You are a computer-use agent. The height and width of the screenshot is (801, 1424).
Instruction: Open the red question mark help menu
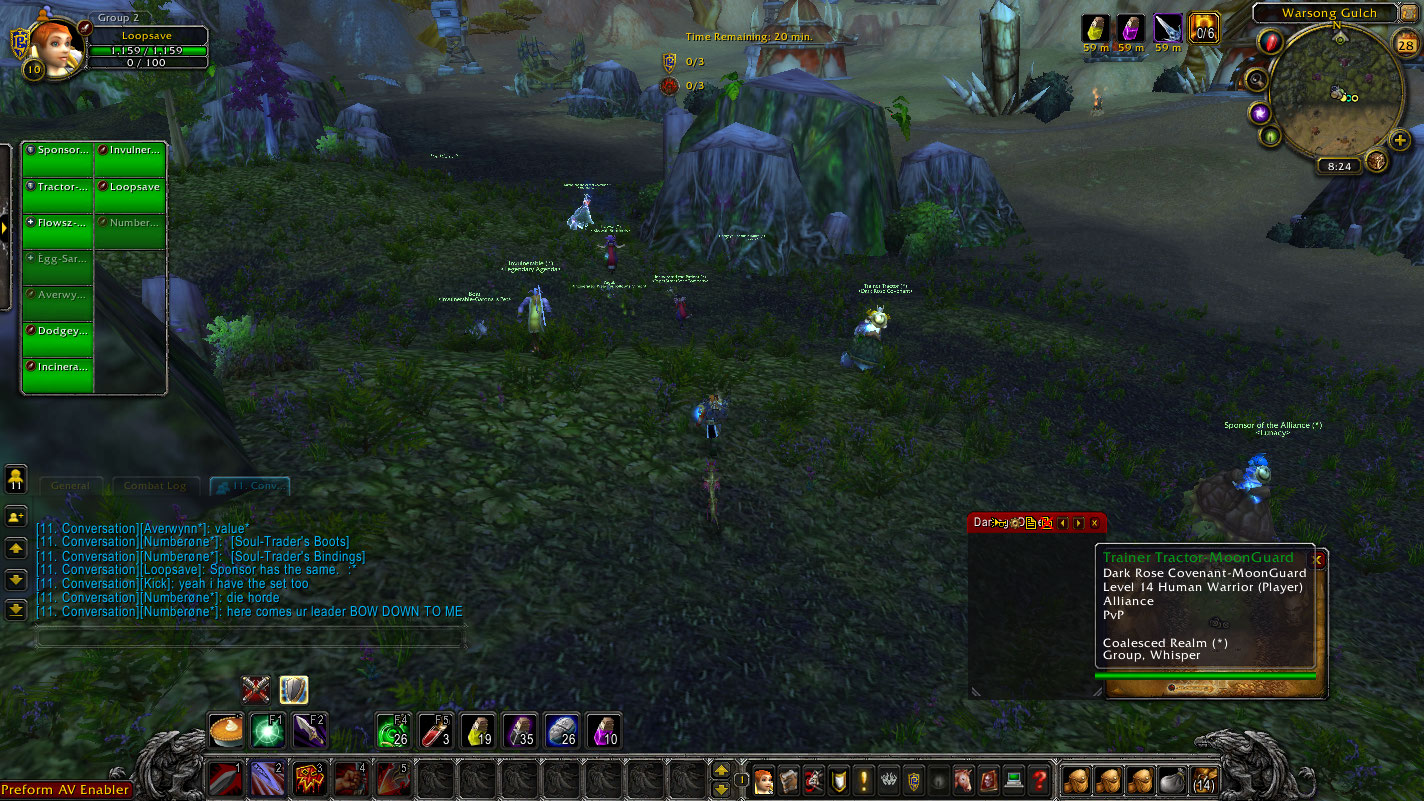pyautogui.click(x=1040, y=779)
